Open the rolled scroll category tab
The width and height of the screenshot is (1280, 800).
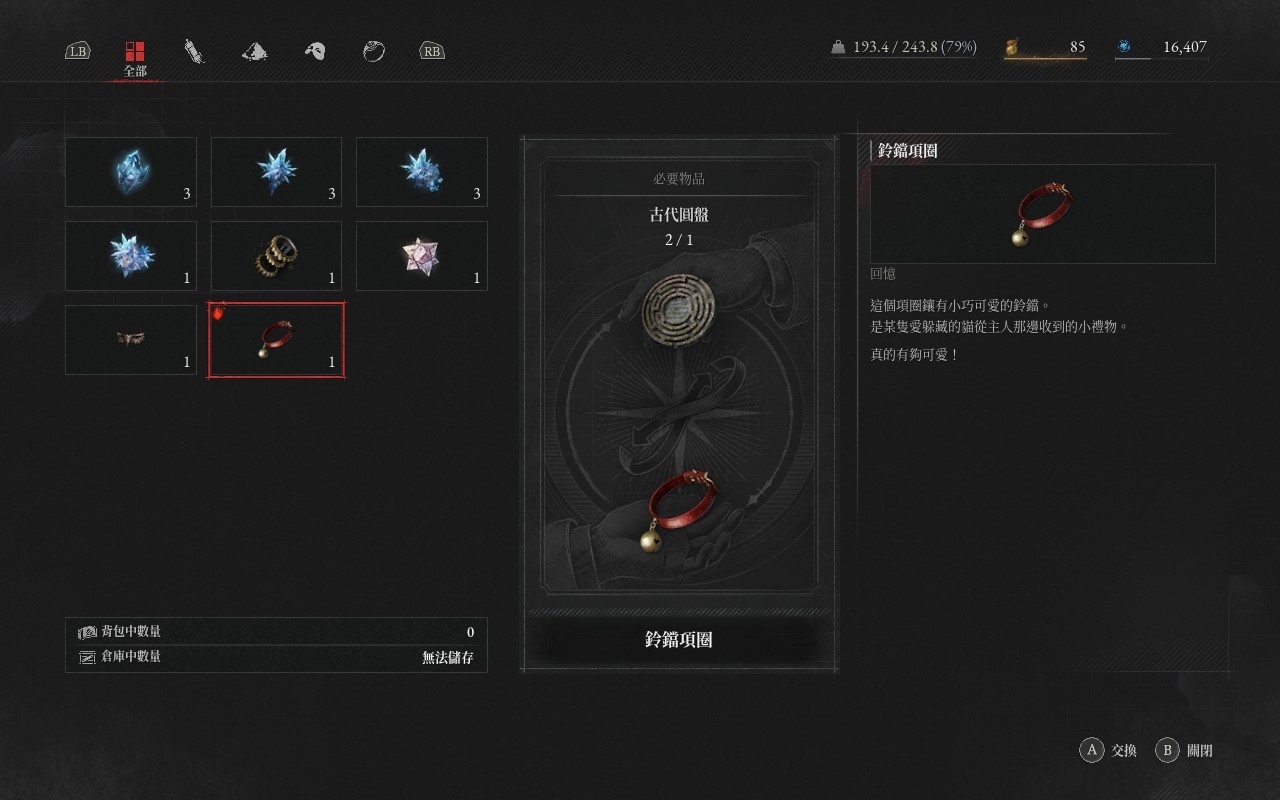[x=194, y=51]
